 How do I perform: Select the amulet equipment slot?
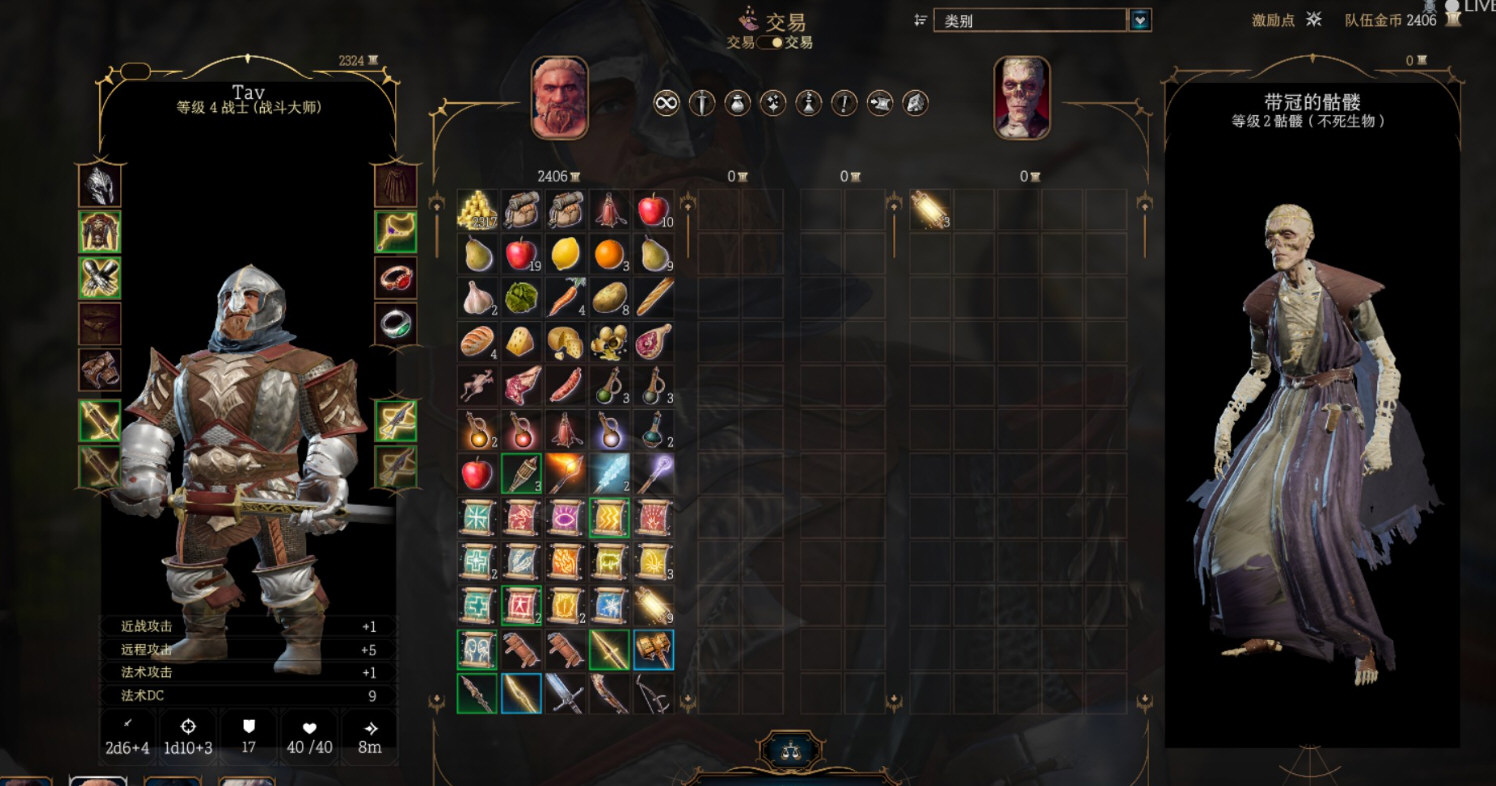click(395, 232)
